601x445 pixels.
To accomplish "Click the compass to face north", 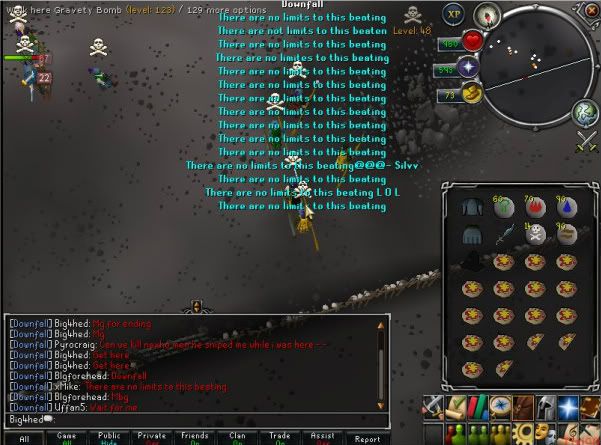I will coord(487,15).
